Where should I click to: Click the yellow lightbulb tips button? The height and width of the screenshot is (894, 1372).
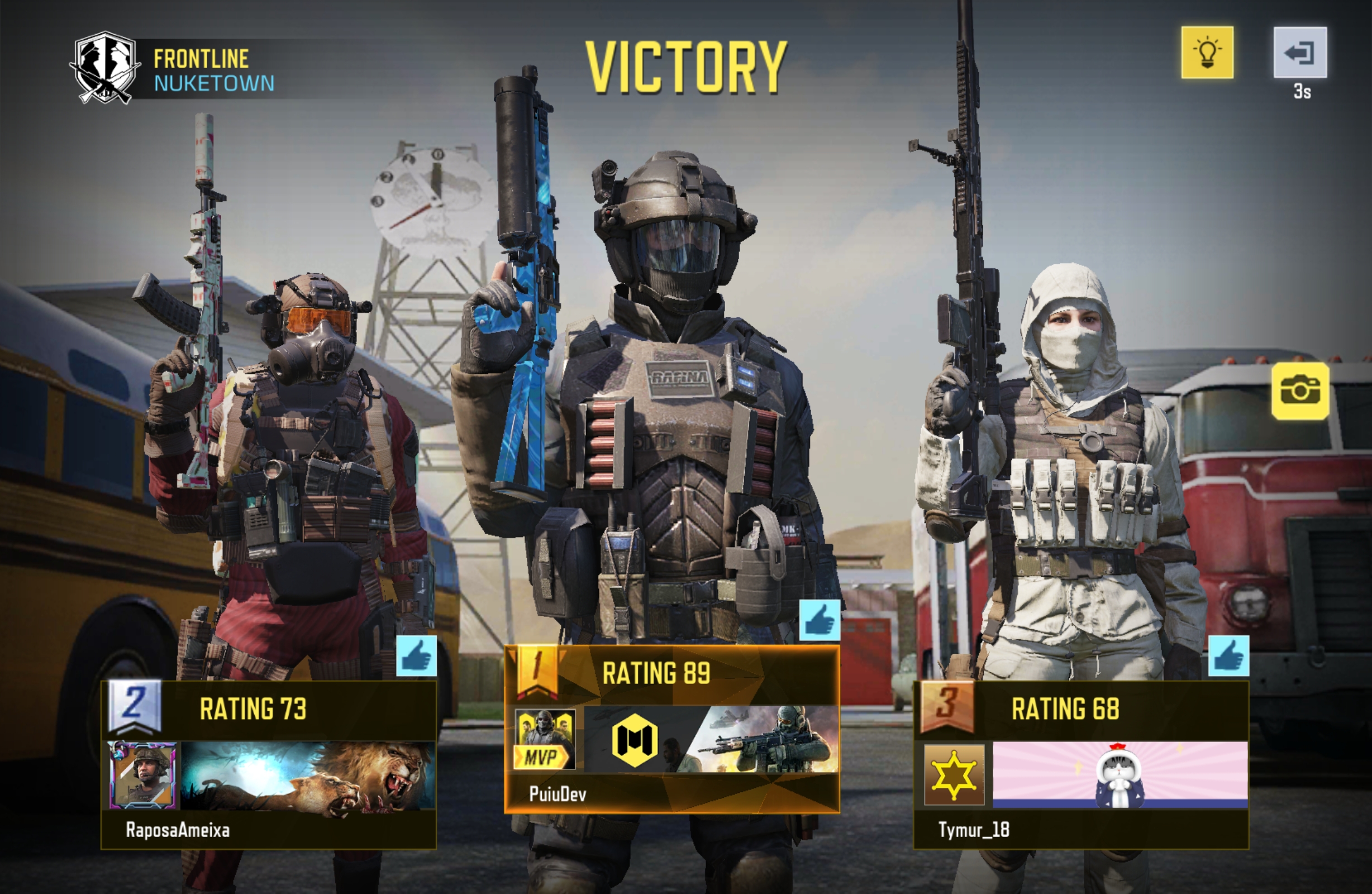1207,53
